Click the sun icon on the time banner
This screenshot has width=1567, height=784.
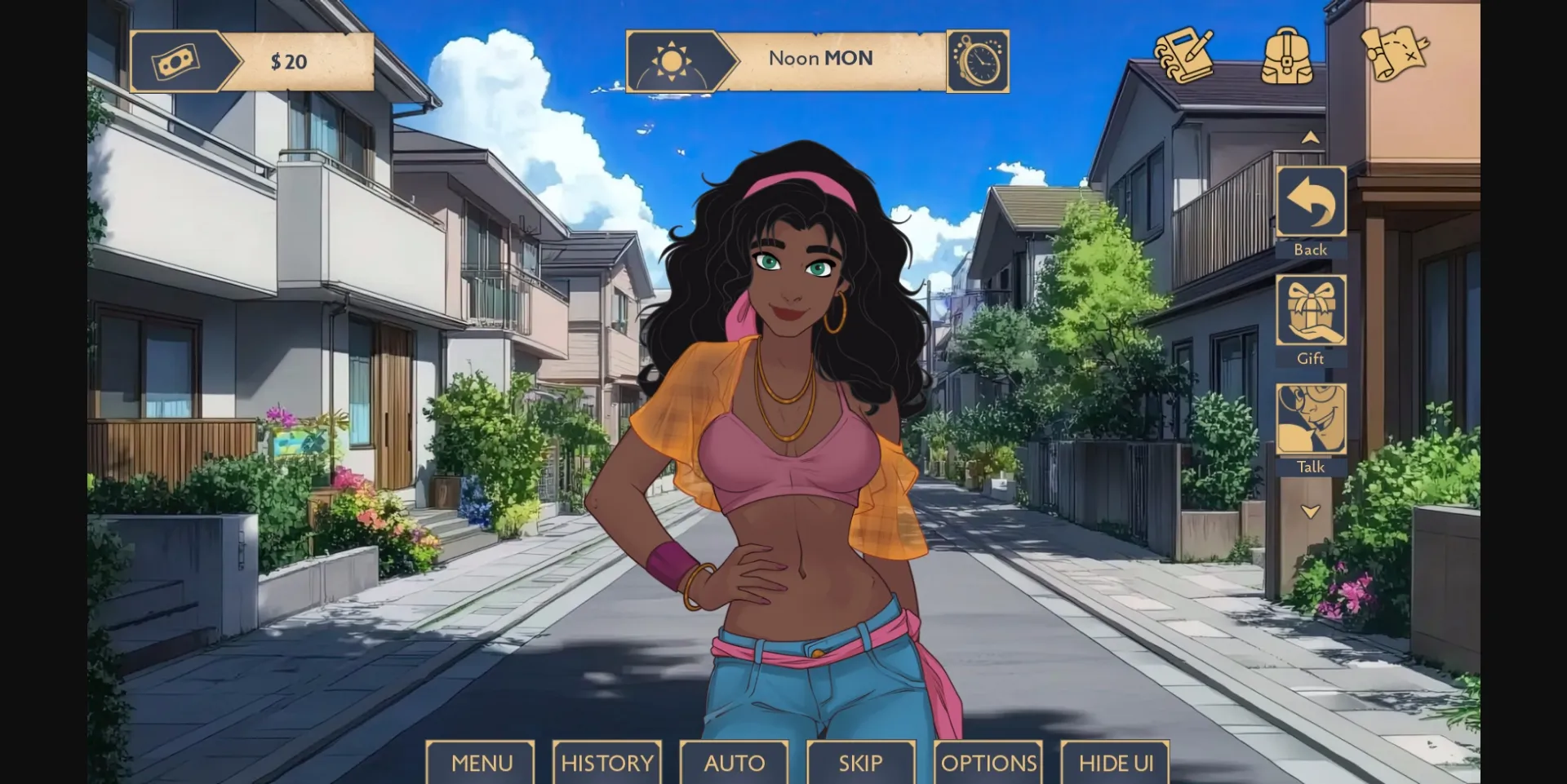click(674, 59)
